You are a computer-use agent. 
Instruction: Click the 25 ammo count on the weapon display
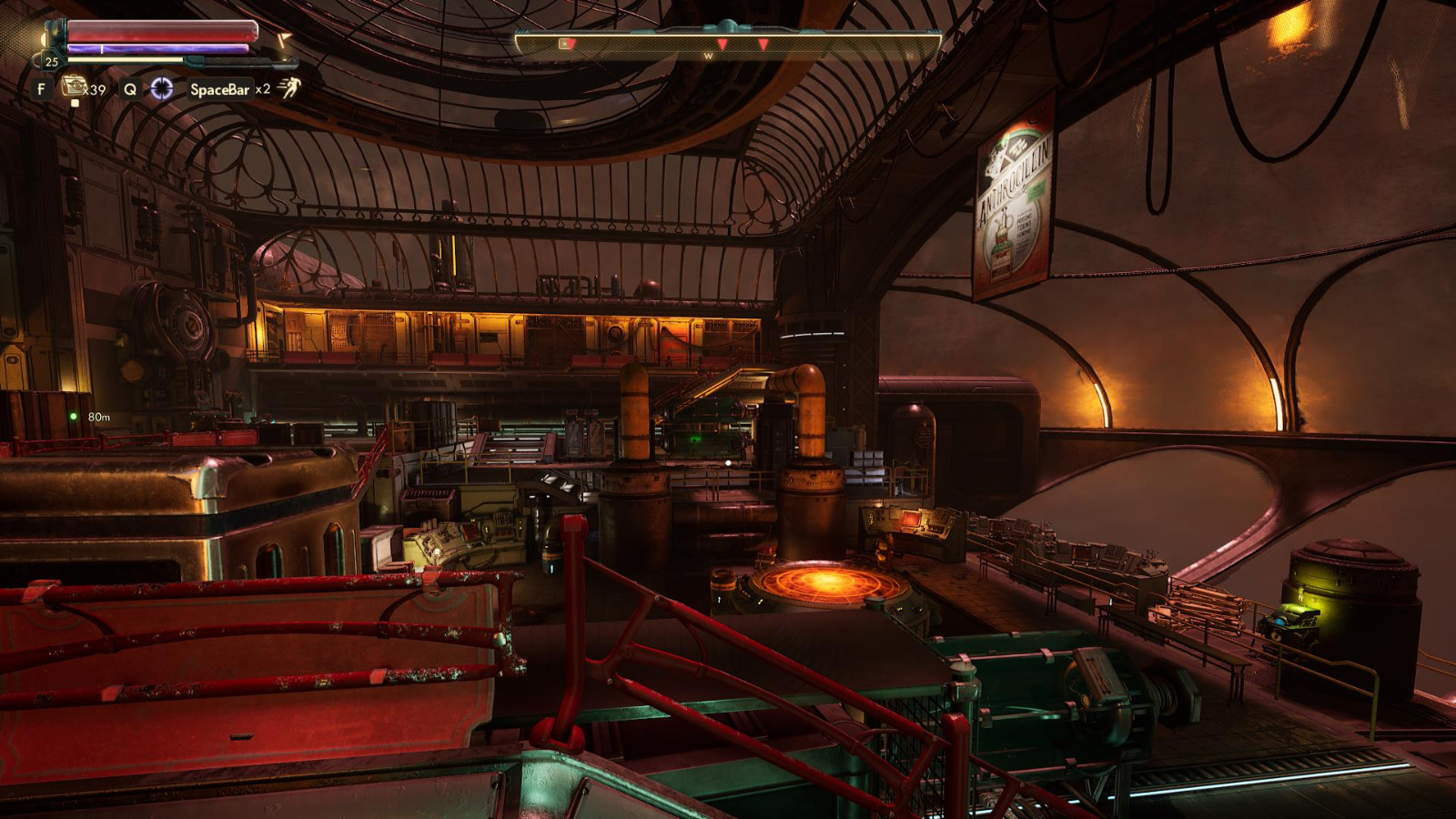coord(51,61)
